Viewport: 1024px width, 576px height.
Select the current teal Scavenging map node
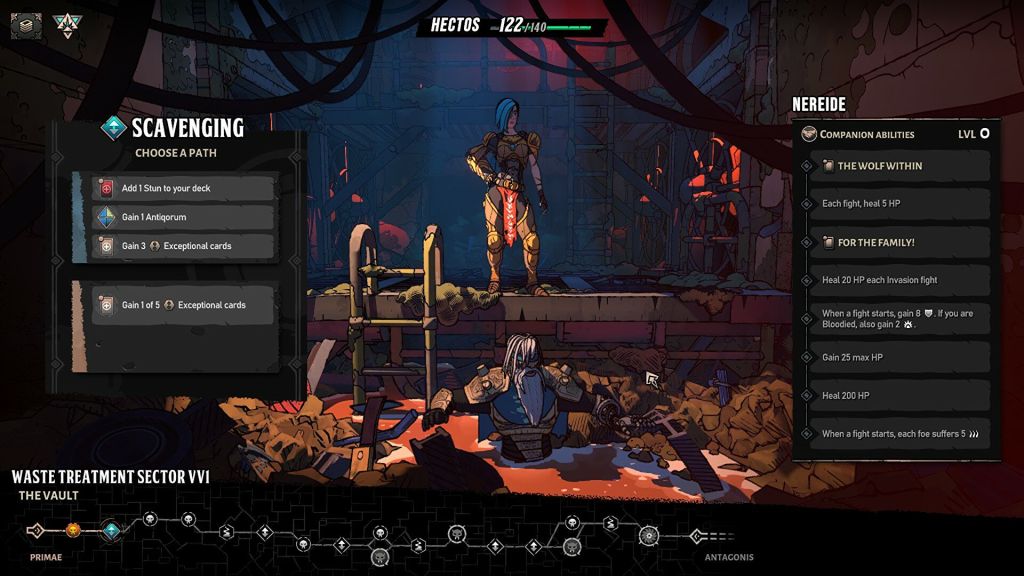click(111, 530)
